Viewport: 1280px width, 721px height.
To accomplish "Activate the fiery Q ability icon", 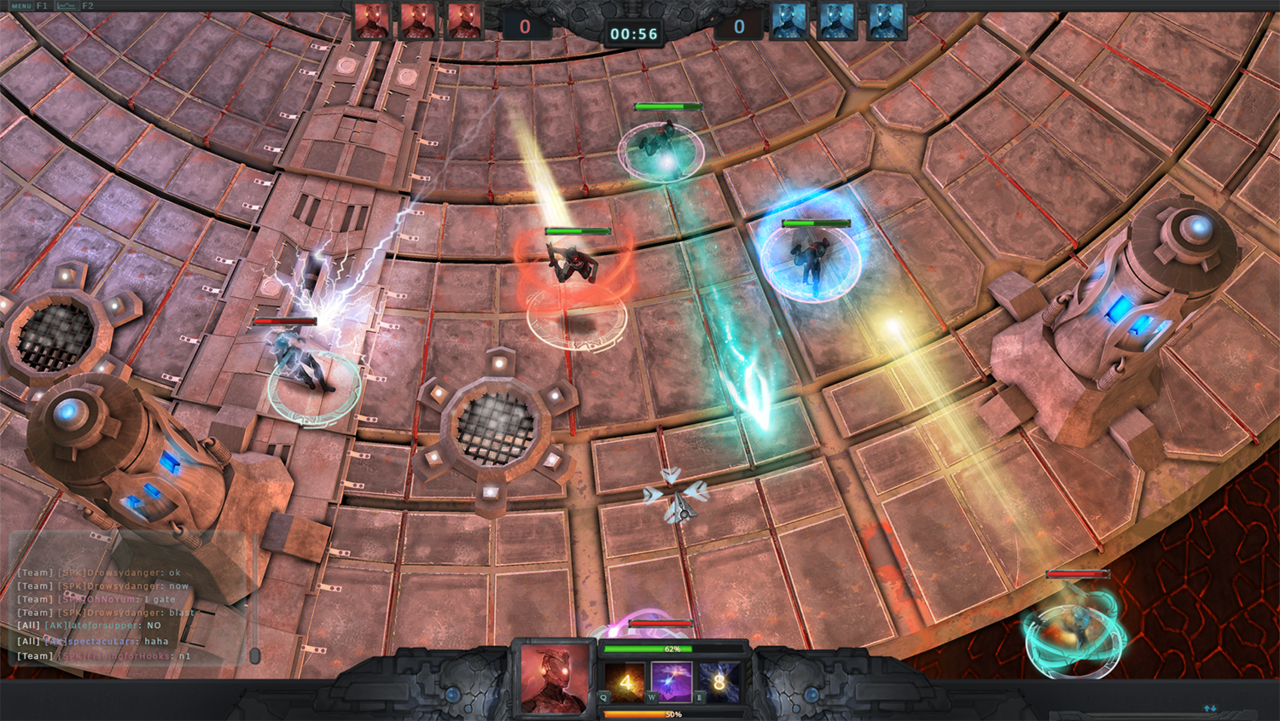I will 625,683.
